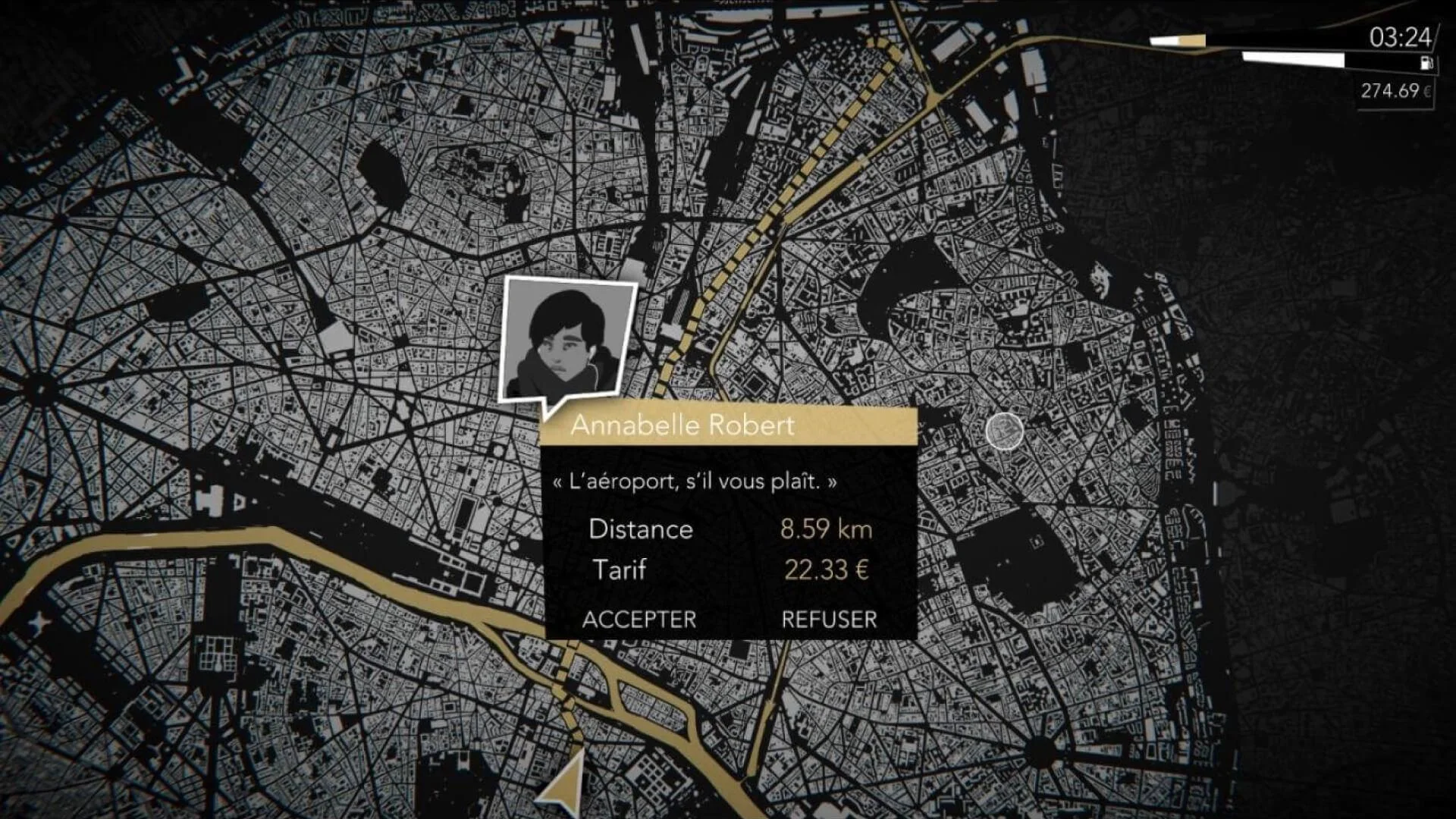Click Annabelle Robert's portrait
Viewport: 1456px width, 819px height.
tap(567, 336)
